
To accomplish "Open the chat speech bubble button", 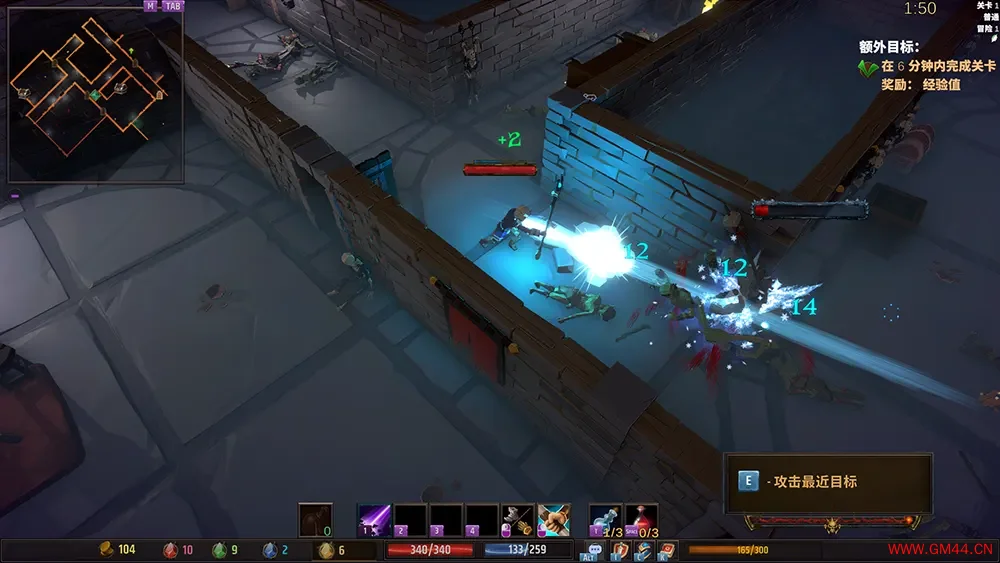I will tap(594, 550).
